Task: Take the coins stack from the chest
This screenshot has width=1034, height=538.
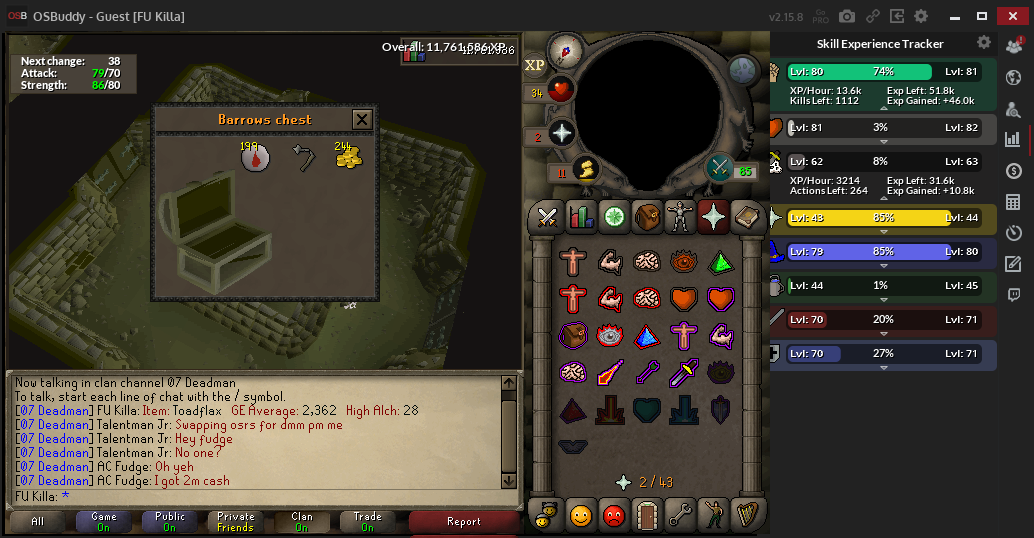Action: pos(348,156)
